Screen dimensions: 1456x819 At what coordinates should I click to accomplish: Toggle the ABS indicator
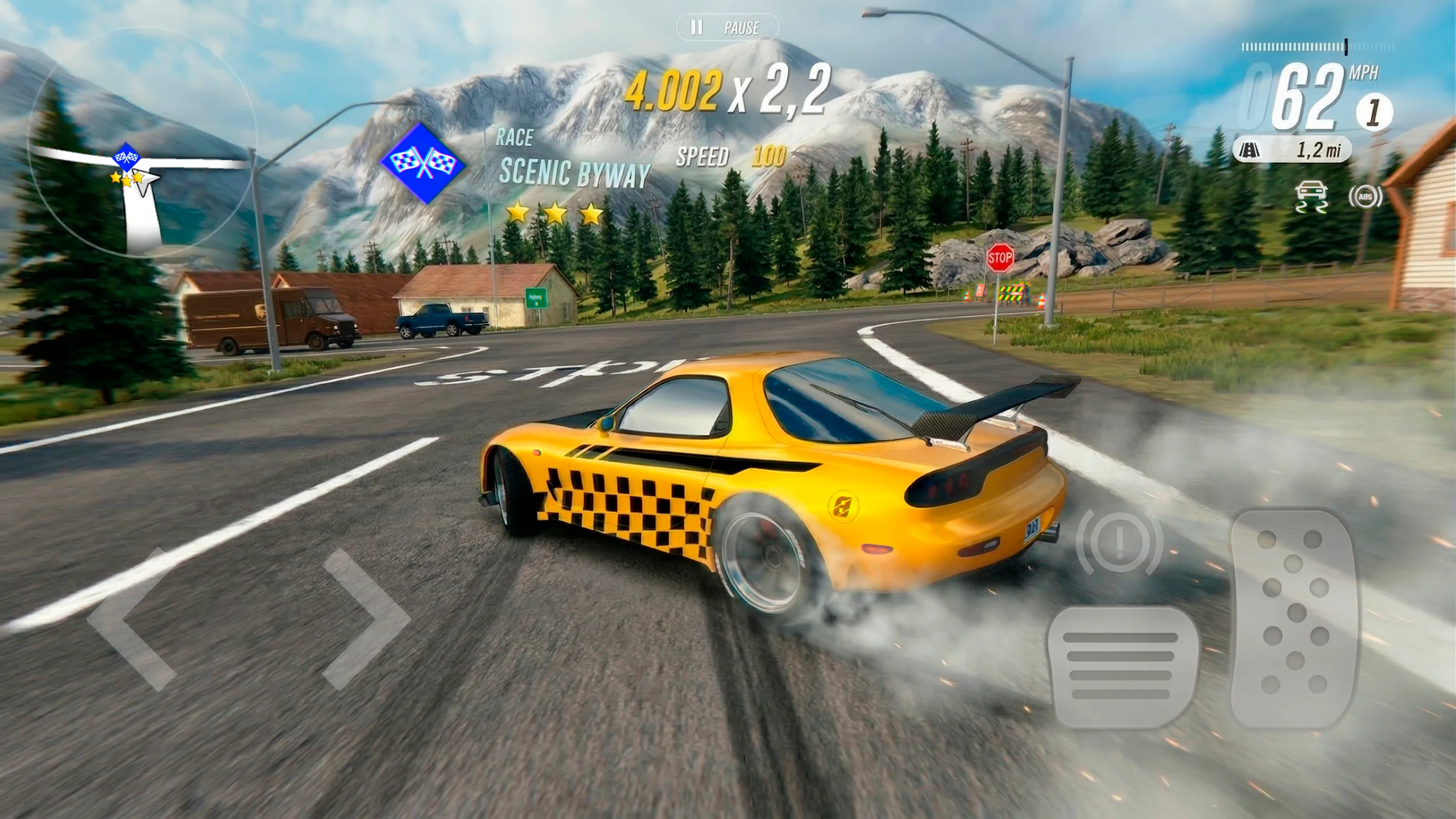click(x=1365, y=197)
